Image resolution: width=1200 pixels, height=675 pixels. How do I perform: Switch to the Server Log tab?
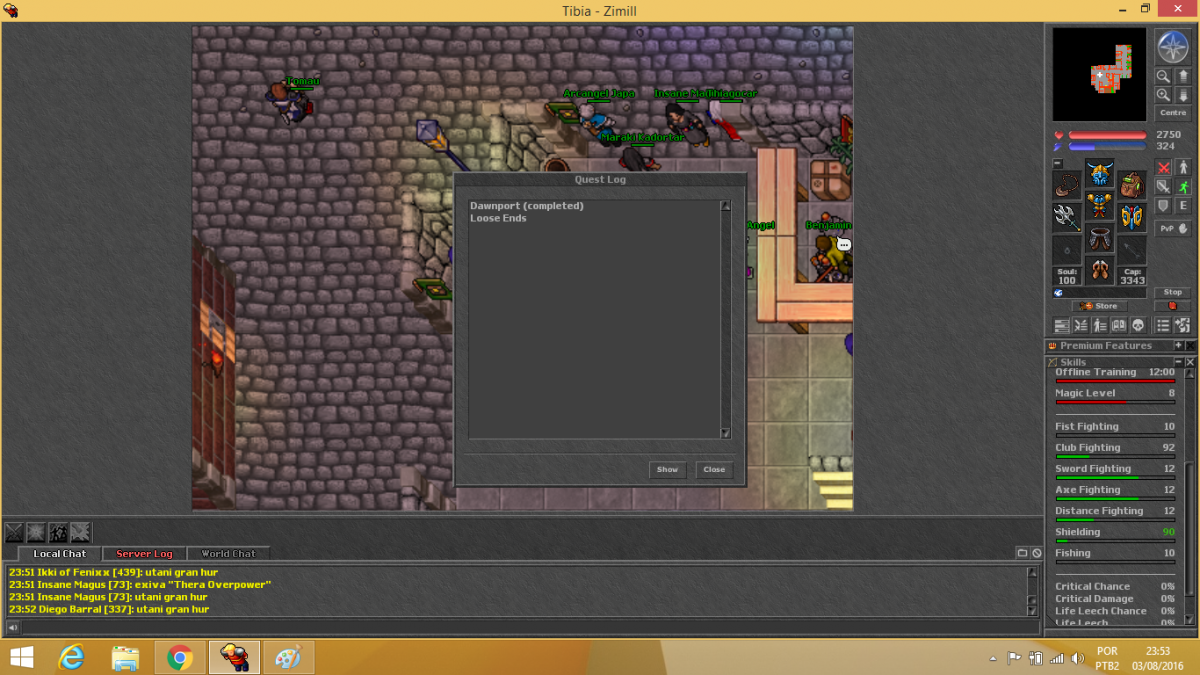click(x=144, y=553)
